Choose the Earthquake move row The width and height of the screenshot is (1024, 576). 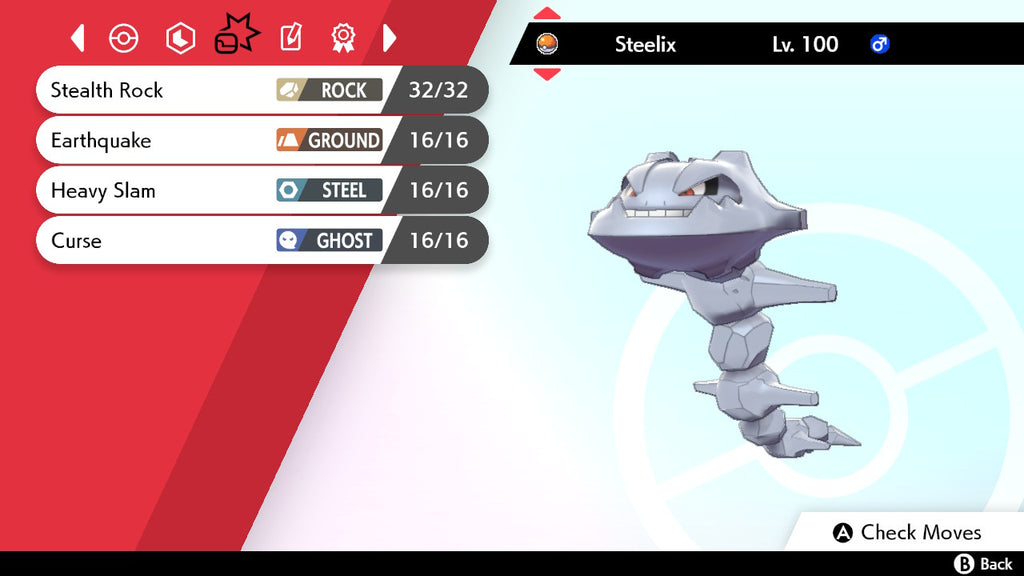(x=260, y=141)
